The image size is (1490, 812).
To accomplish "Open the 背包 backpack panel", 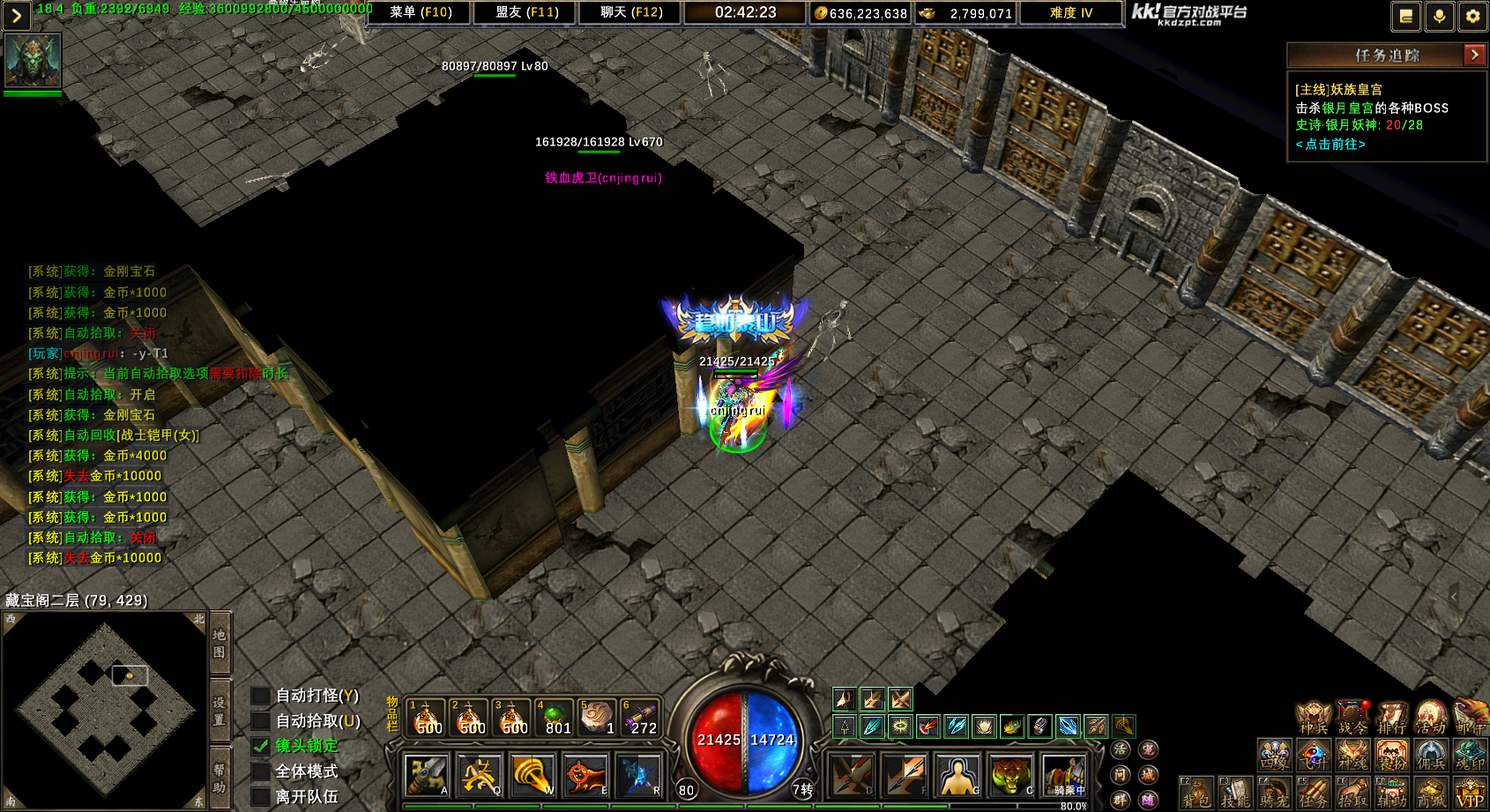I will pos(1197,793).
